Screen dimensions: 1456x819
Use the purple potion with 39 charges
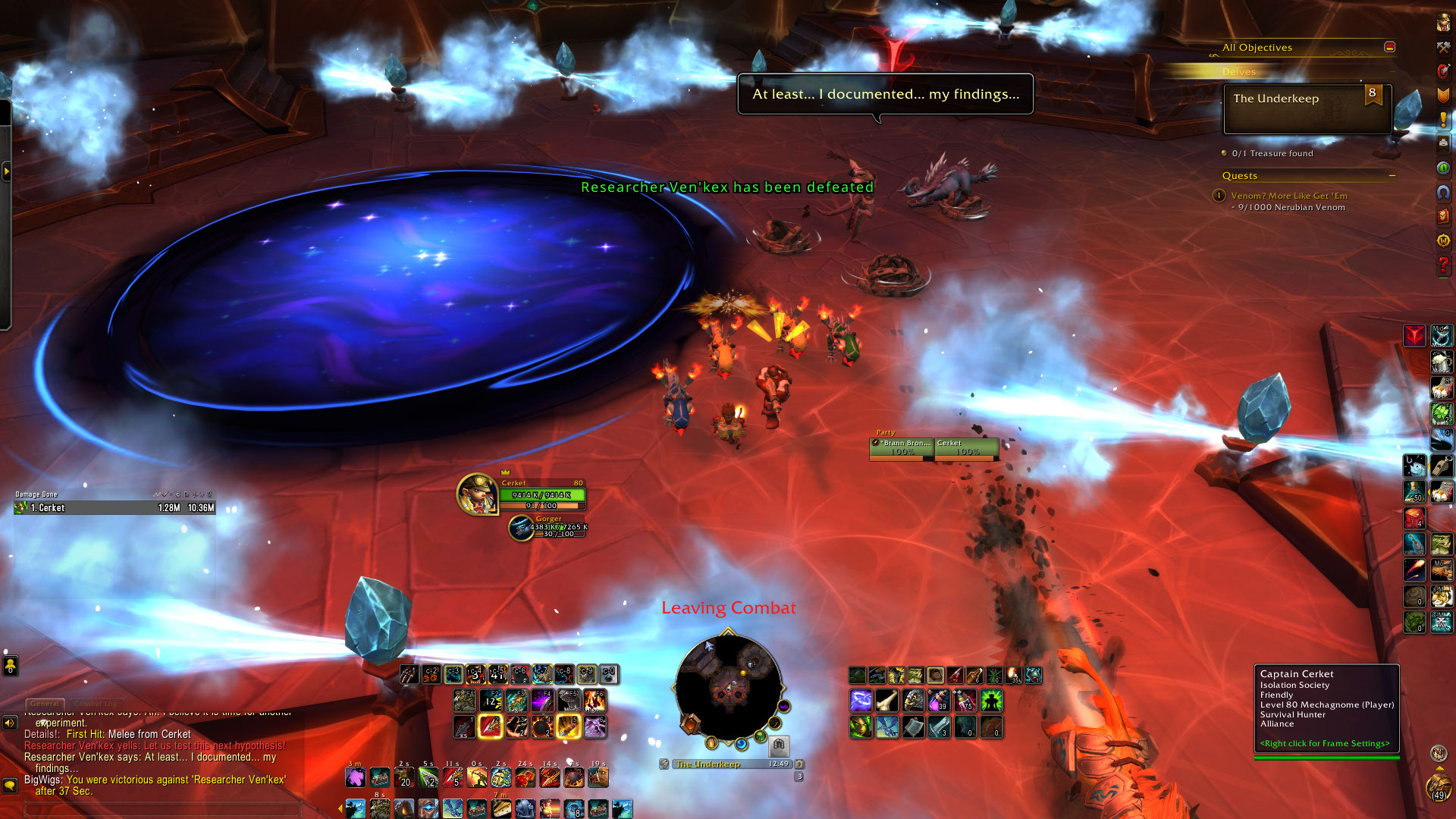(x=940, y=700)
